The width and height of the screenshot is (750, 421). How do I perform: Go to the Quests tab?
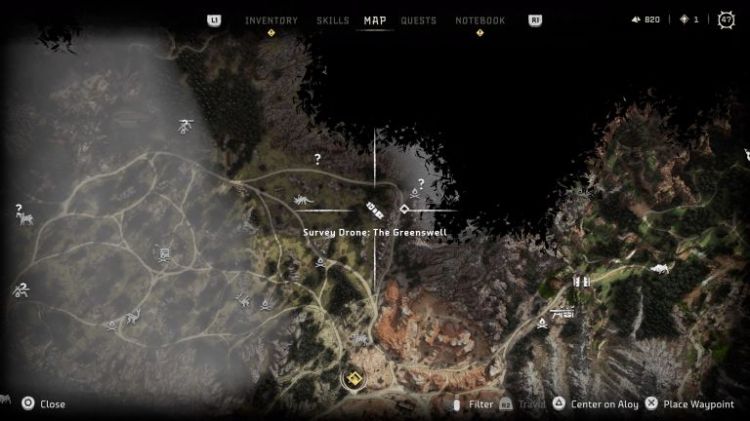418,20
